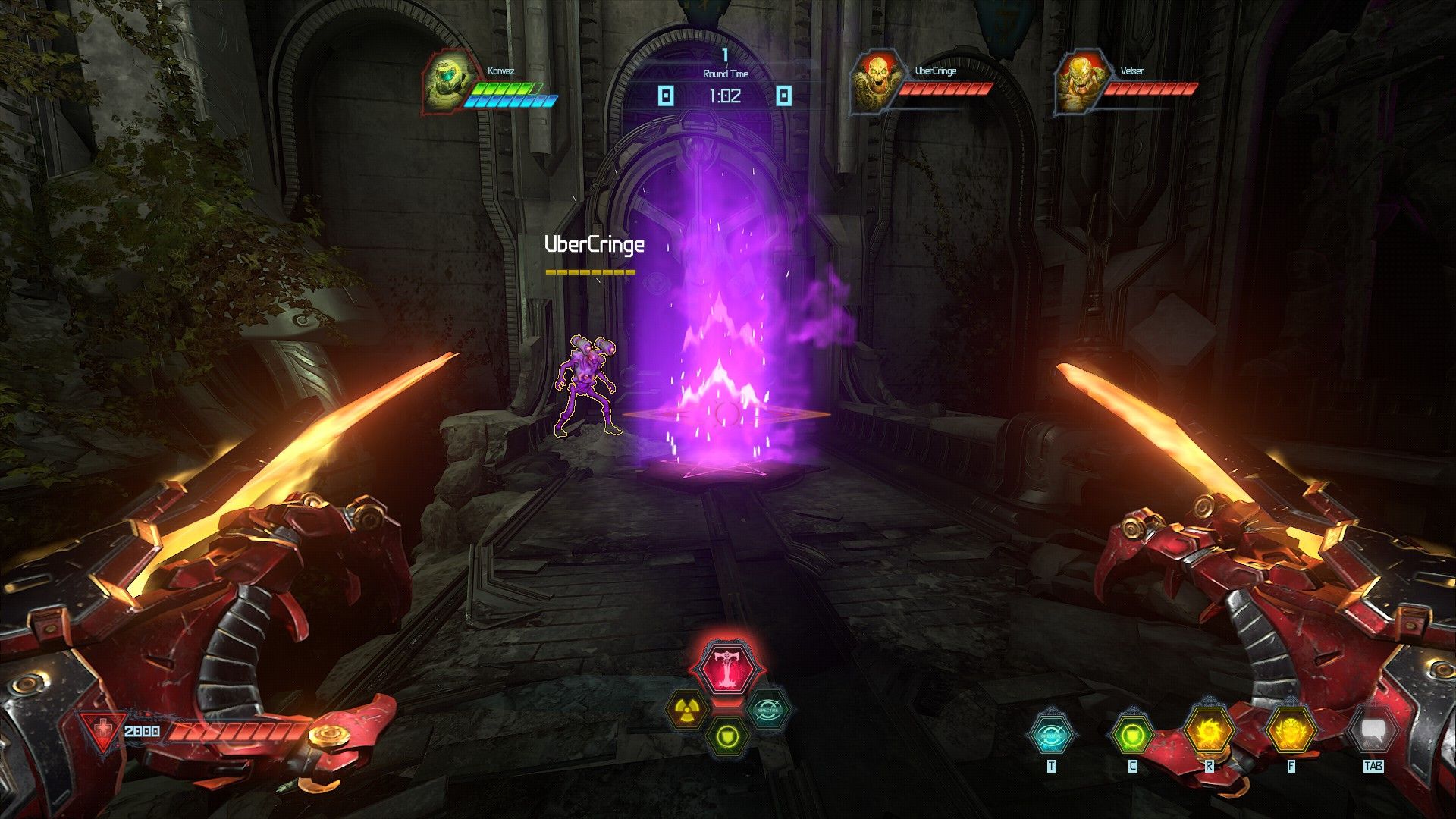Select the left round score box
The image size is (1456, 819).
click(666, 96)
